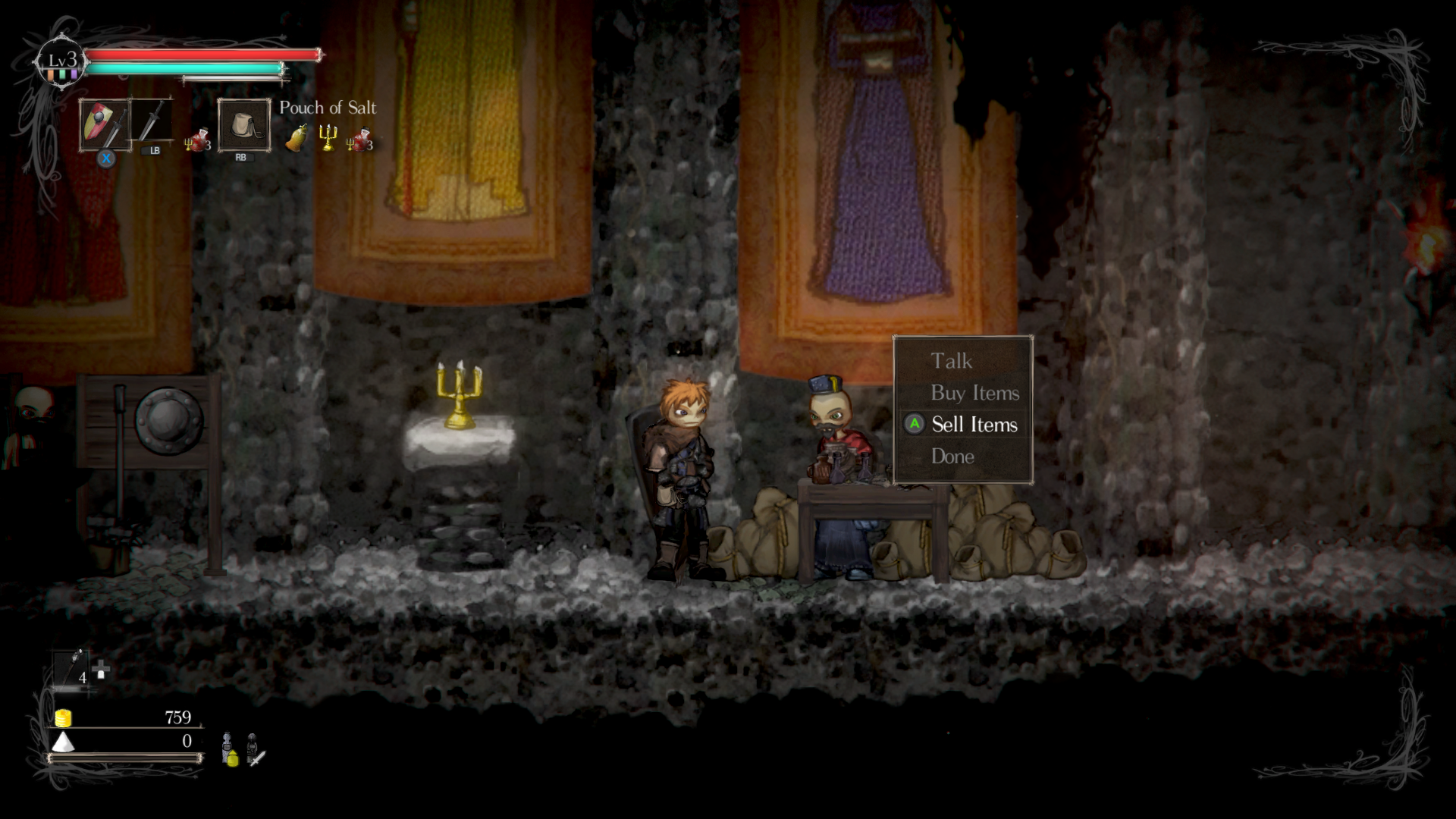1456x819 pixels.
Task: Select the yellow bell item icon
Action: (x=297, y=139)
